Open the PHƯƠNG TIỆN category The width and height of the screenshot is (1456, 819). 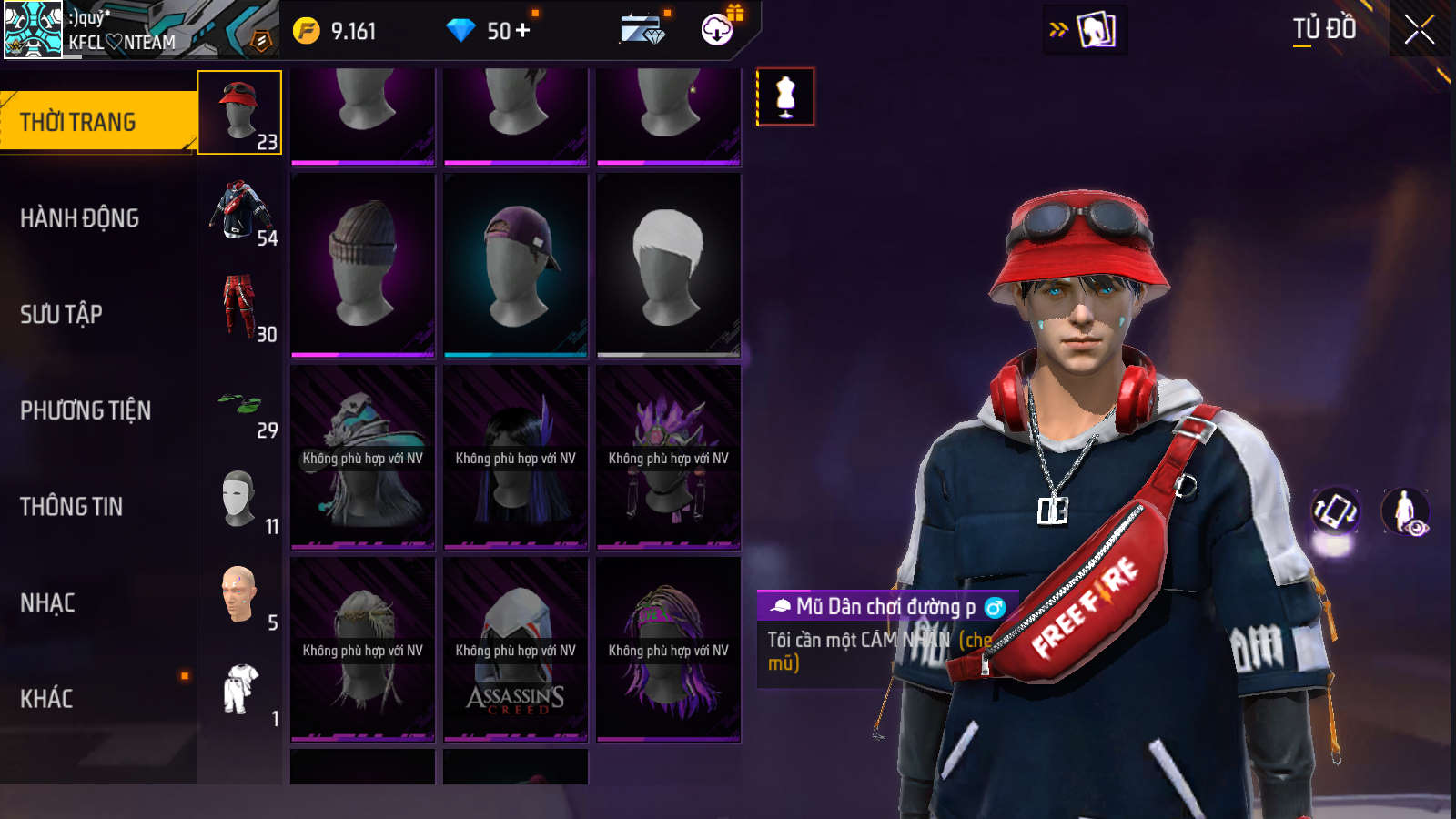tap(86, 410)
